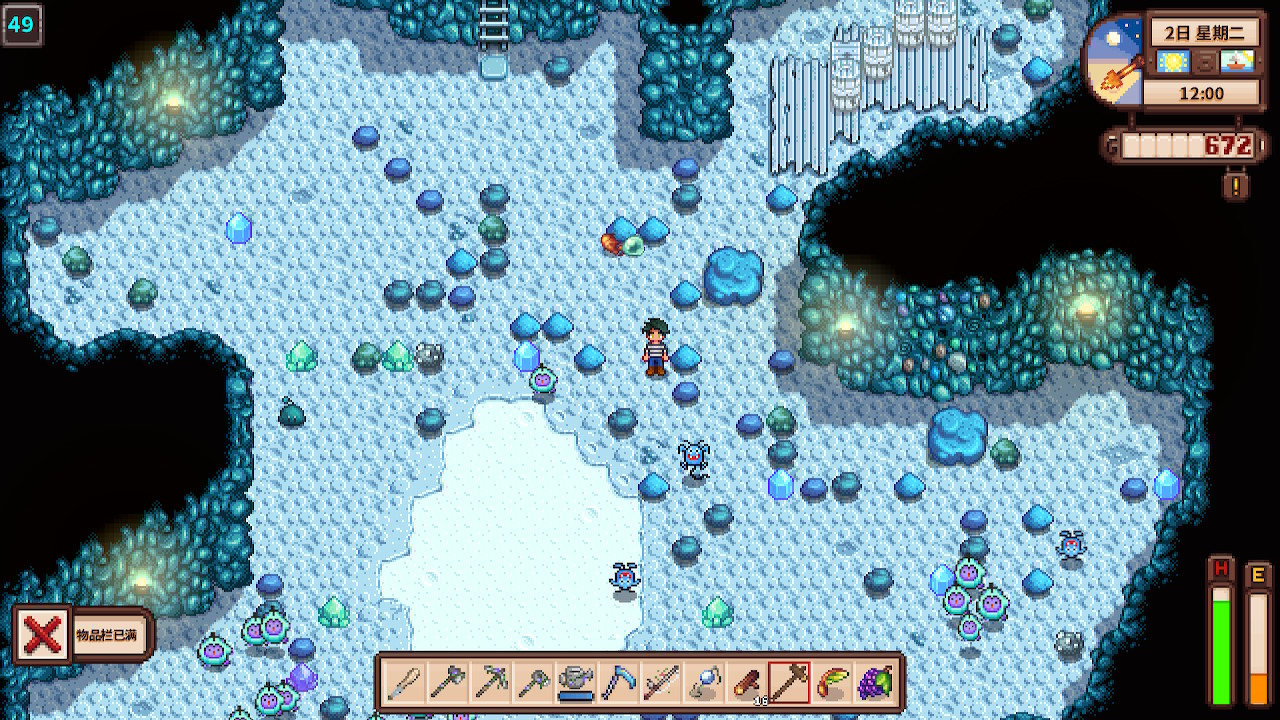Click the highlighted wooden club slot
Image resolution: width=1280 pixels, height=720 pixels.
tap(790, 682)
